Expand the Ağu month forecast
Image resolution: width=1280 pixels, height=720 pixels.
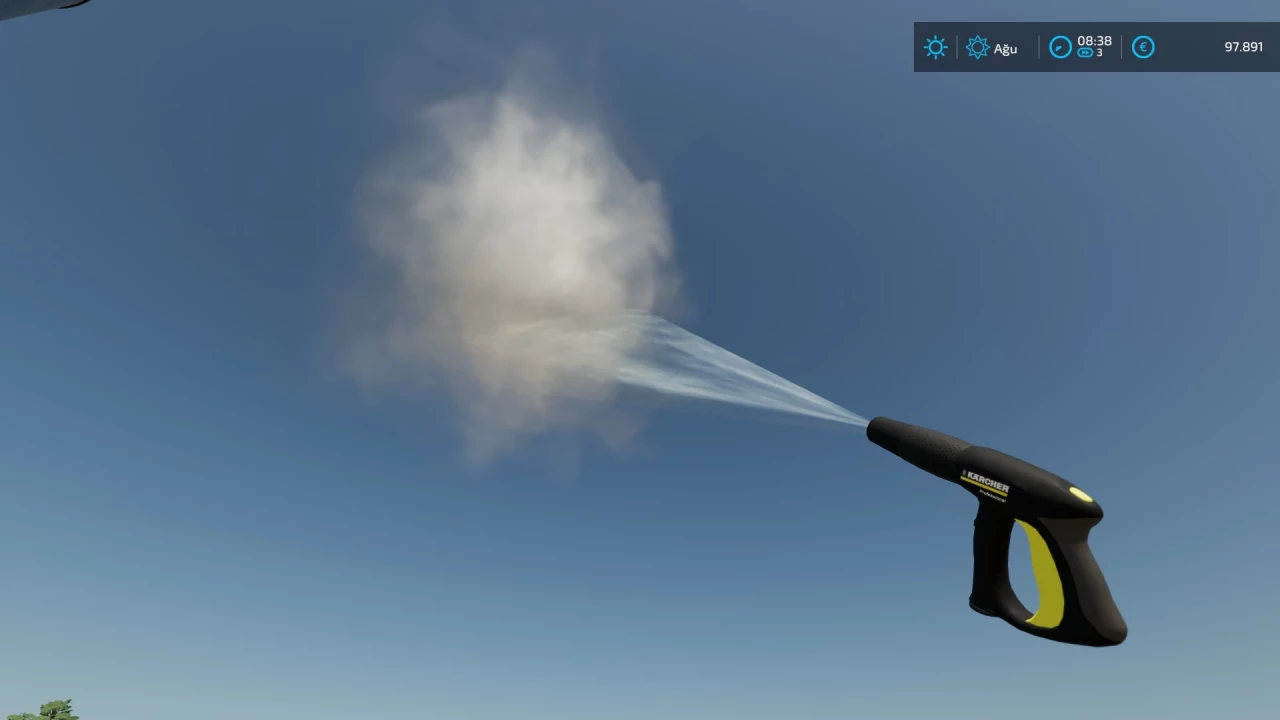1005,48
